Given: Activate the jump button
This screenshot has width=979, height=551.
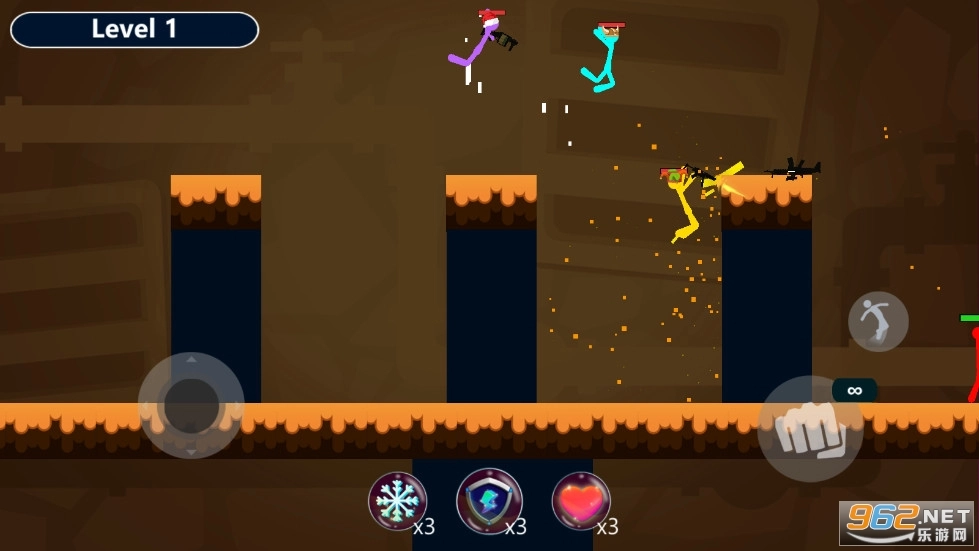Looking at the screenshot, I should [878, 322].
